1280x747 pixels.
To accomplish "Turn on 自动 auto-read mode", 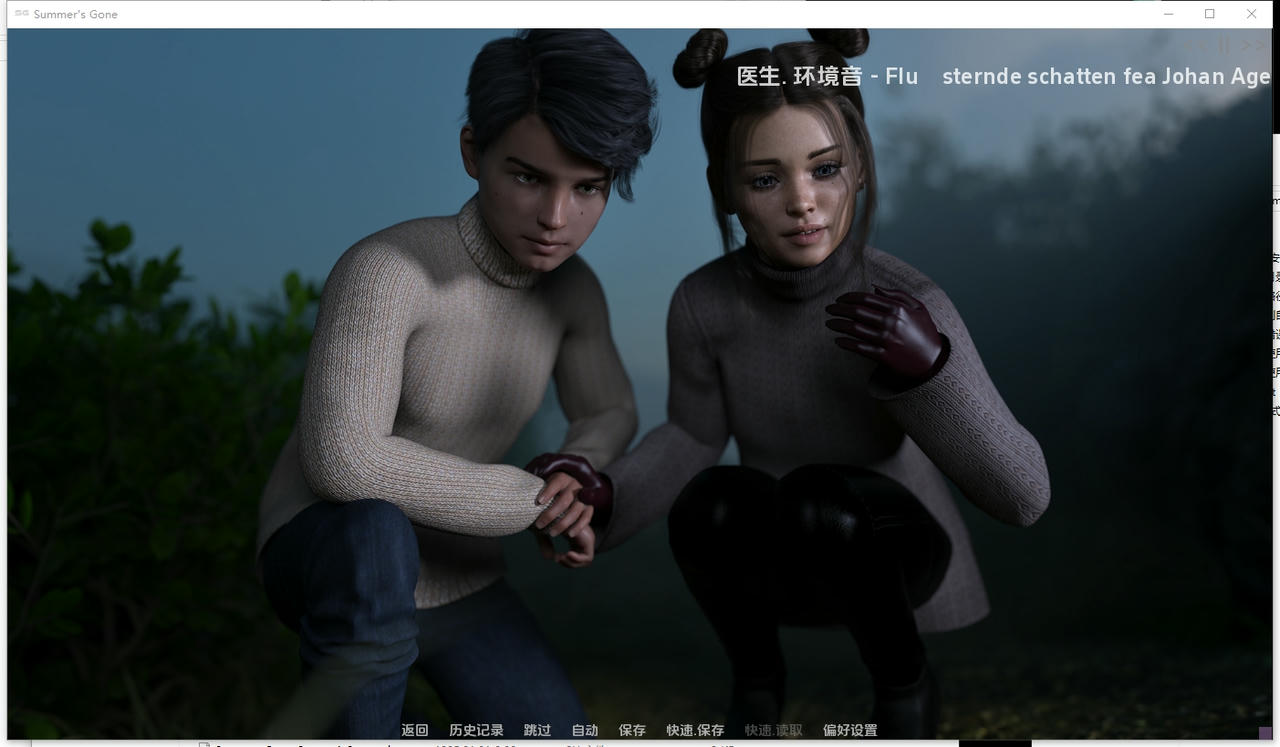I will (x=584, y=730).
